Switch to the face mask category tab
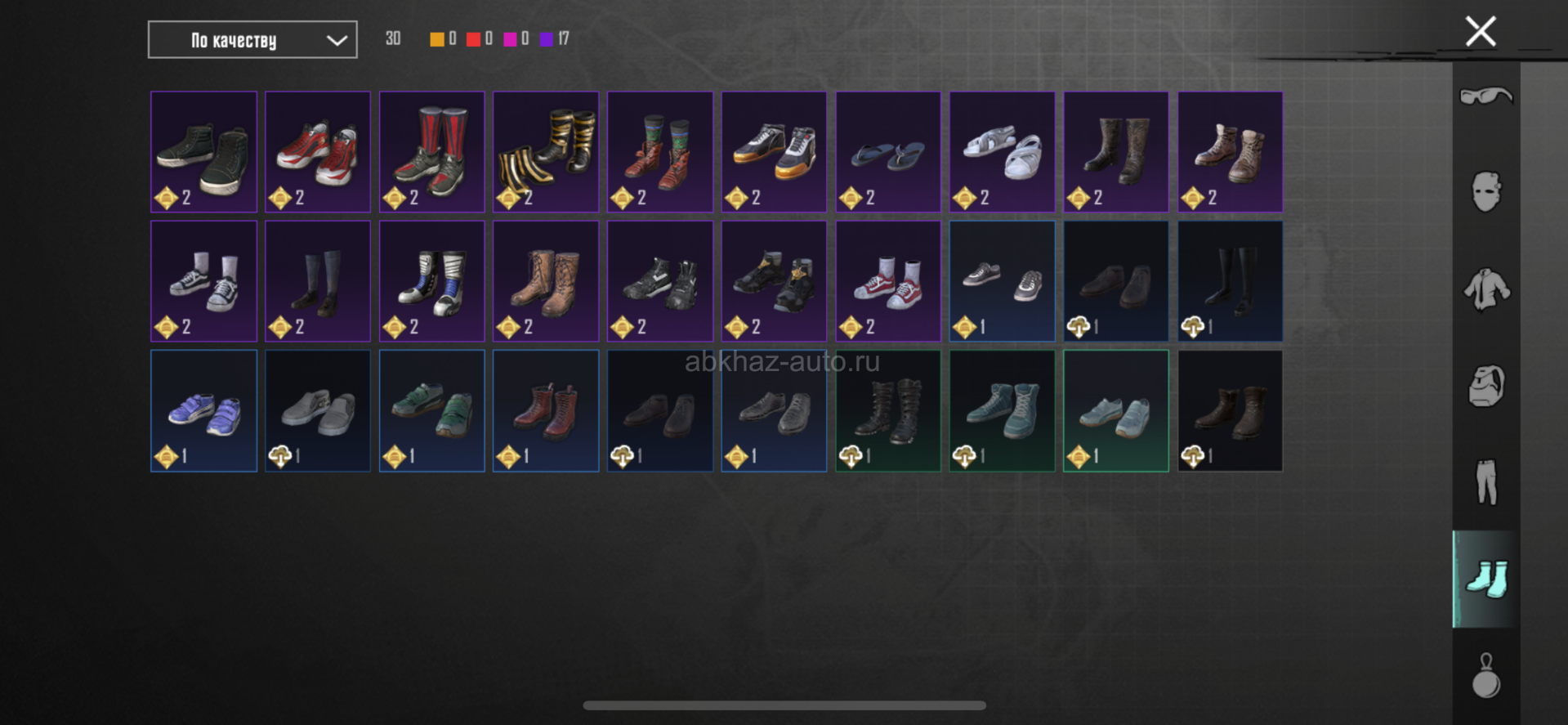The width and height of the screenshot is (1568, 725). (x=1485, y=193)
